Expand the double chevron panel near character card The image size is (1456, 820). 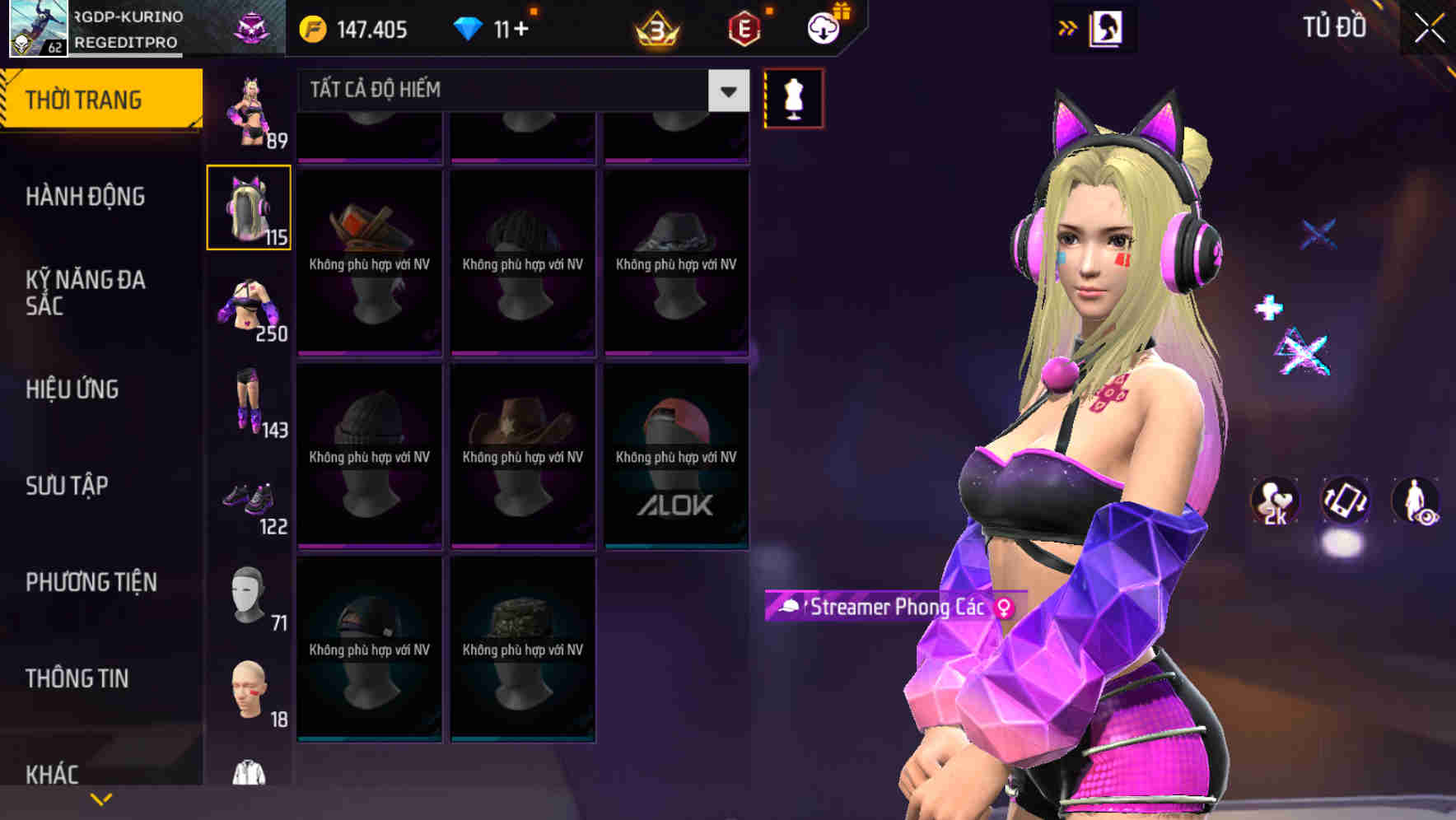pos(1068,26)
